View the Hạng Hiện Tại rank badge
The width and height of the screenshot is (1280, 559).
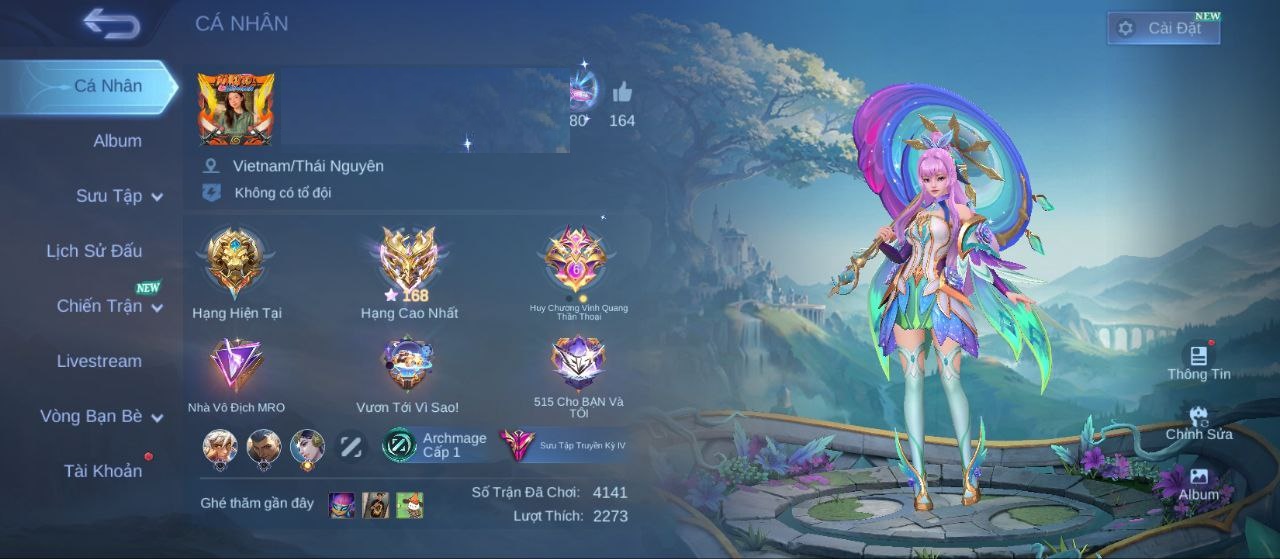tap(236, 262)
